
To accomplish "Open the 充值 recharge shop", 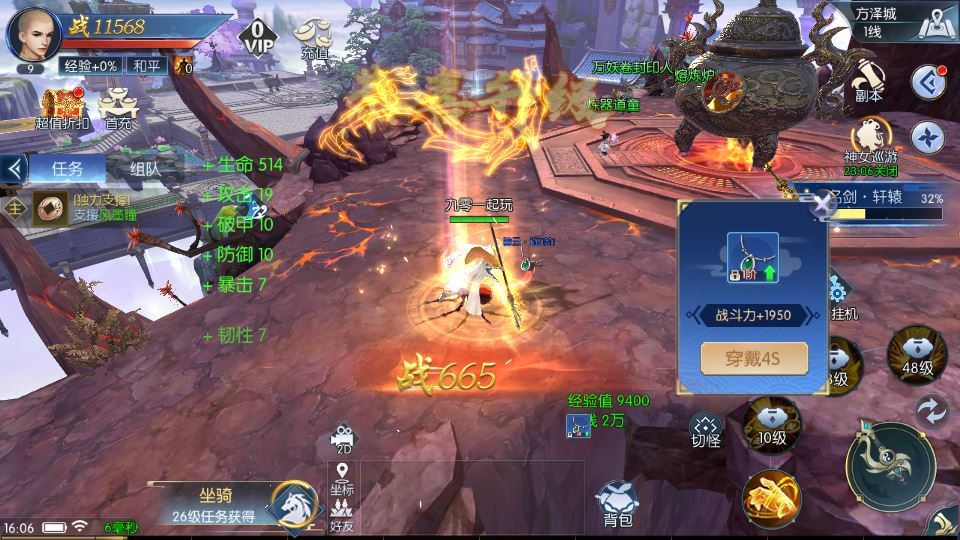I will tap(314, 40).
